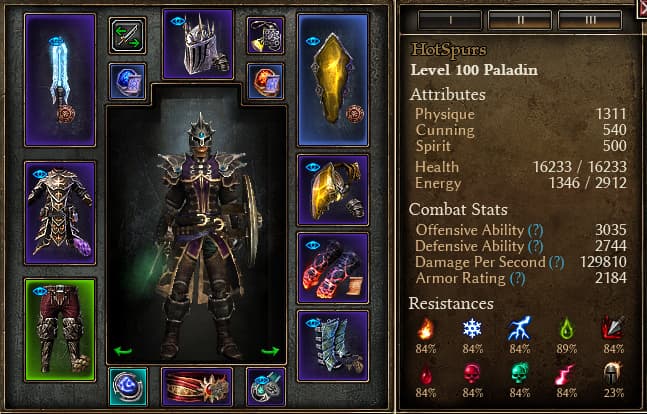Open the Offensive Ability help question mark
Screen dimensions: 647x414
536,230
